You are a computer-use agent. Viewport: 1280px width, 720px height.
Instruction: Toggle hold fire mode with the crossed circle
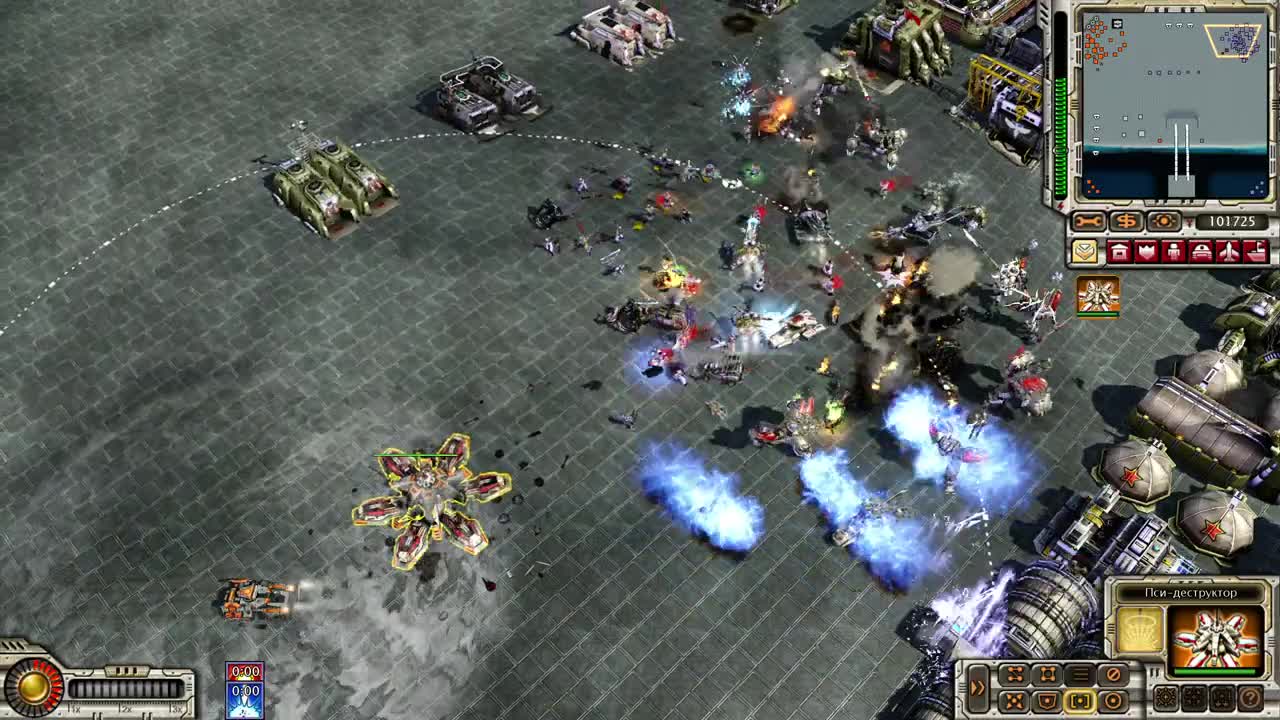coord(1114,672)
